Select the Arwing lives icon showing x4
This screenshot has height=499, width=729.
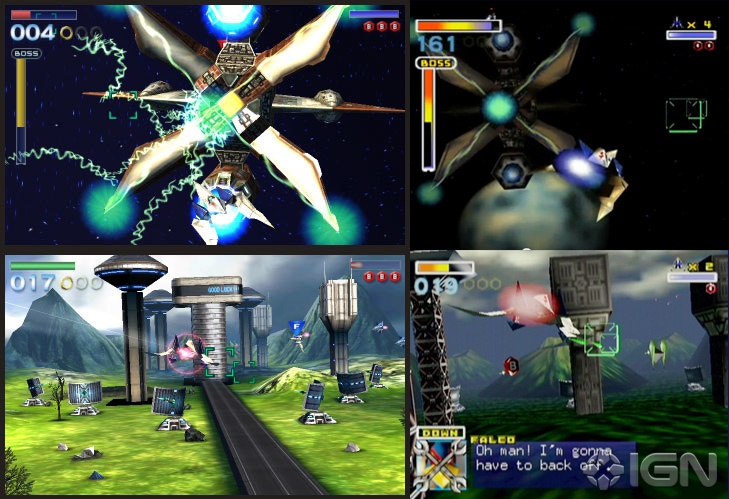[x=677, y=24]
